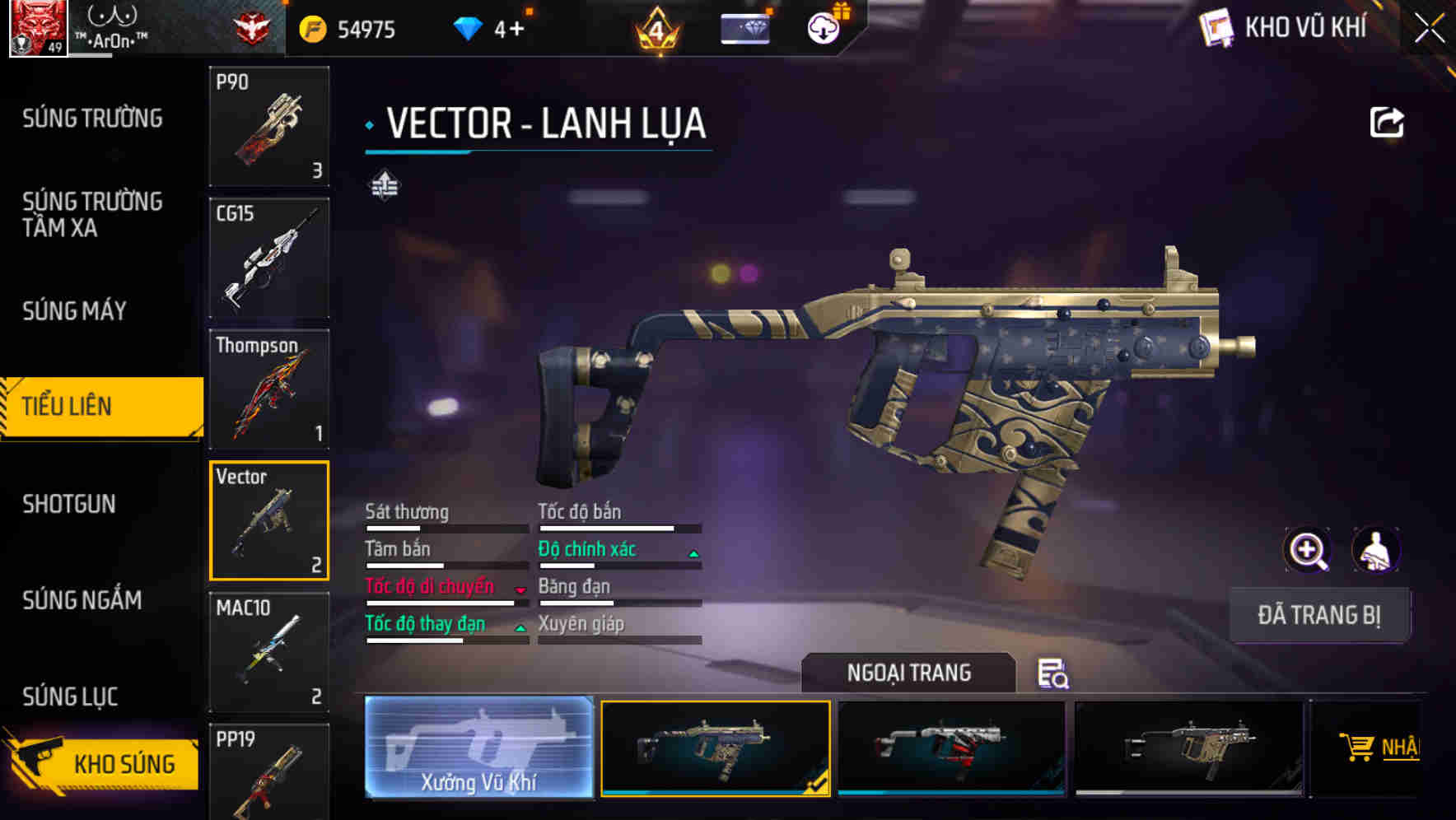Preview skin on character with person icon
1456x820 pixels.
pos(1374,550)
